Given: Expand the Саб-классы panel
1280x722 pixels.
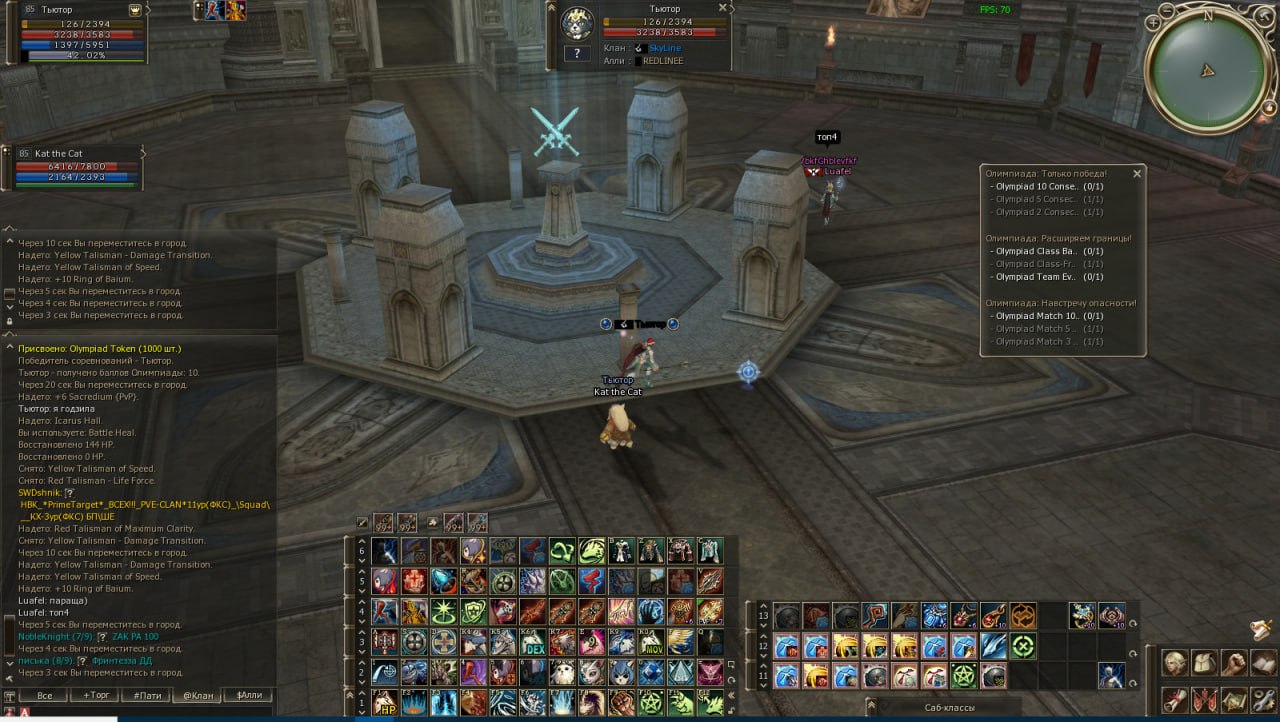Looking at the screenshot, I should 950,708.
